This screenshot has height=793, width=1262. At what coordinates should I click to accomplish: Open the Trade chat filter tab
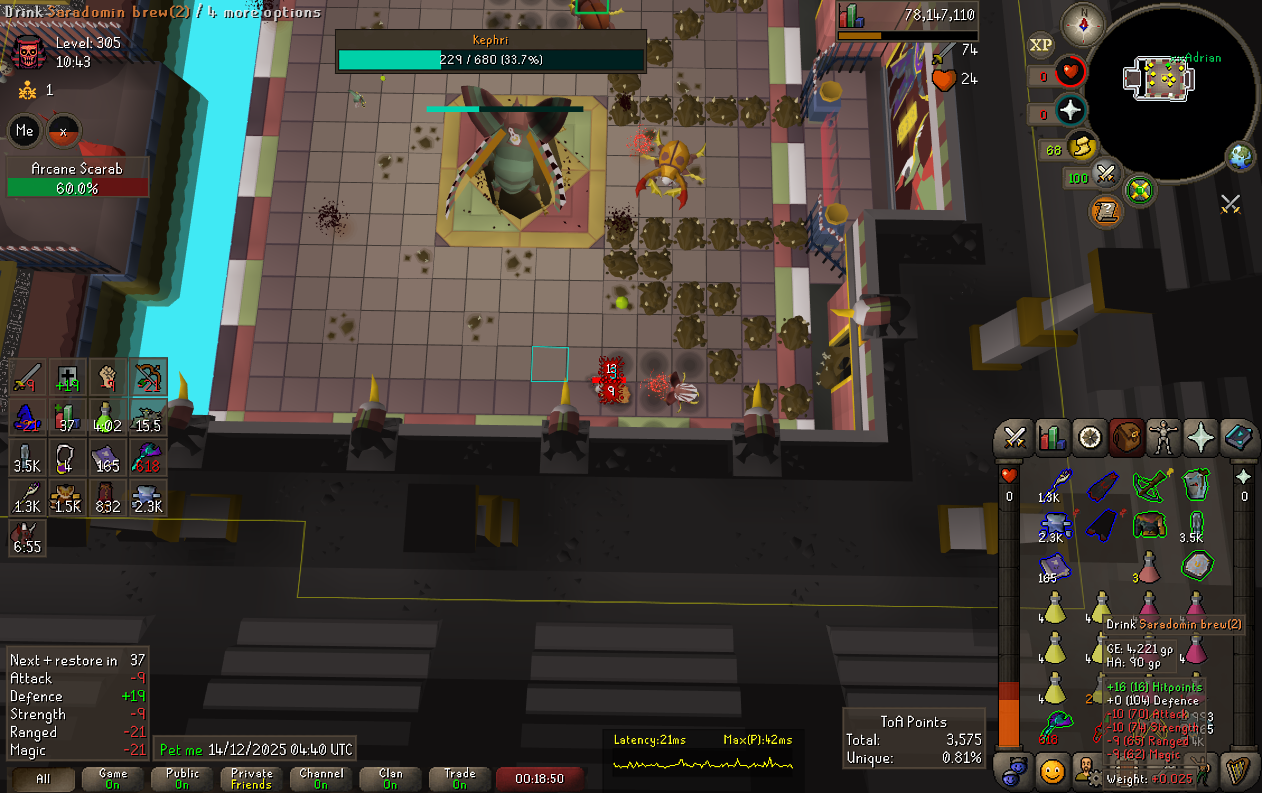click(x=460, y=778)
